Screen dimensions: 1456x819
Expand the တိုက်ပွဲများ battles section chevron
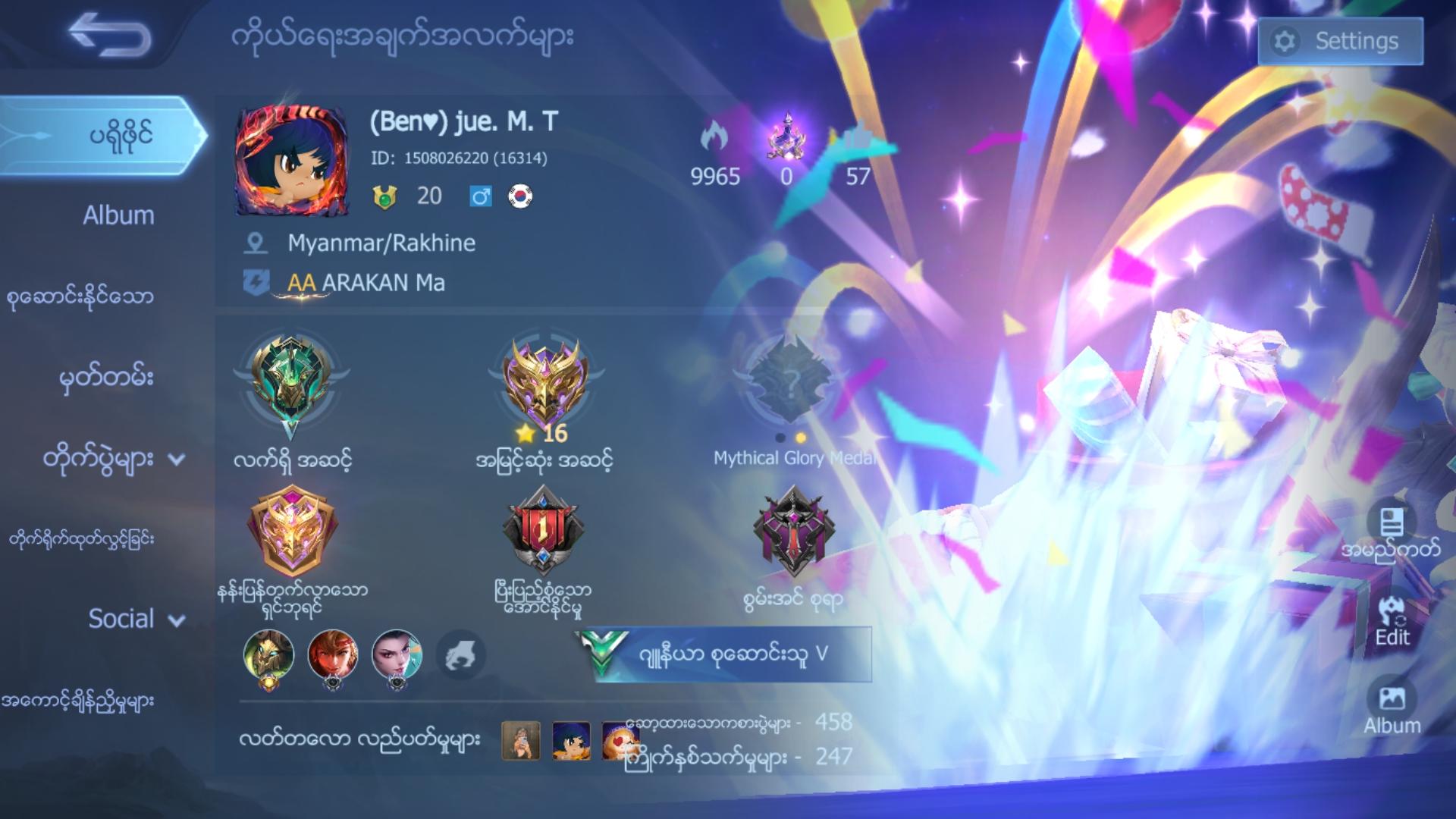tap(177, 460)
